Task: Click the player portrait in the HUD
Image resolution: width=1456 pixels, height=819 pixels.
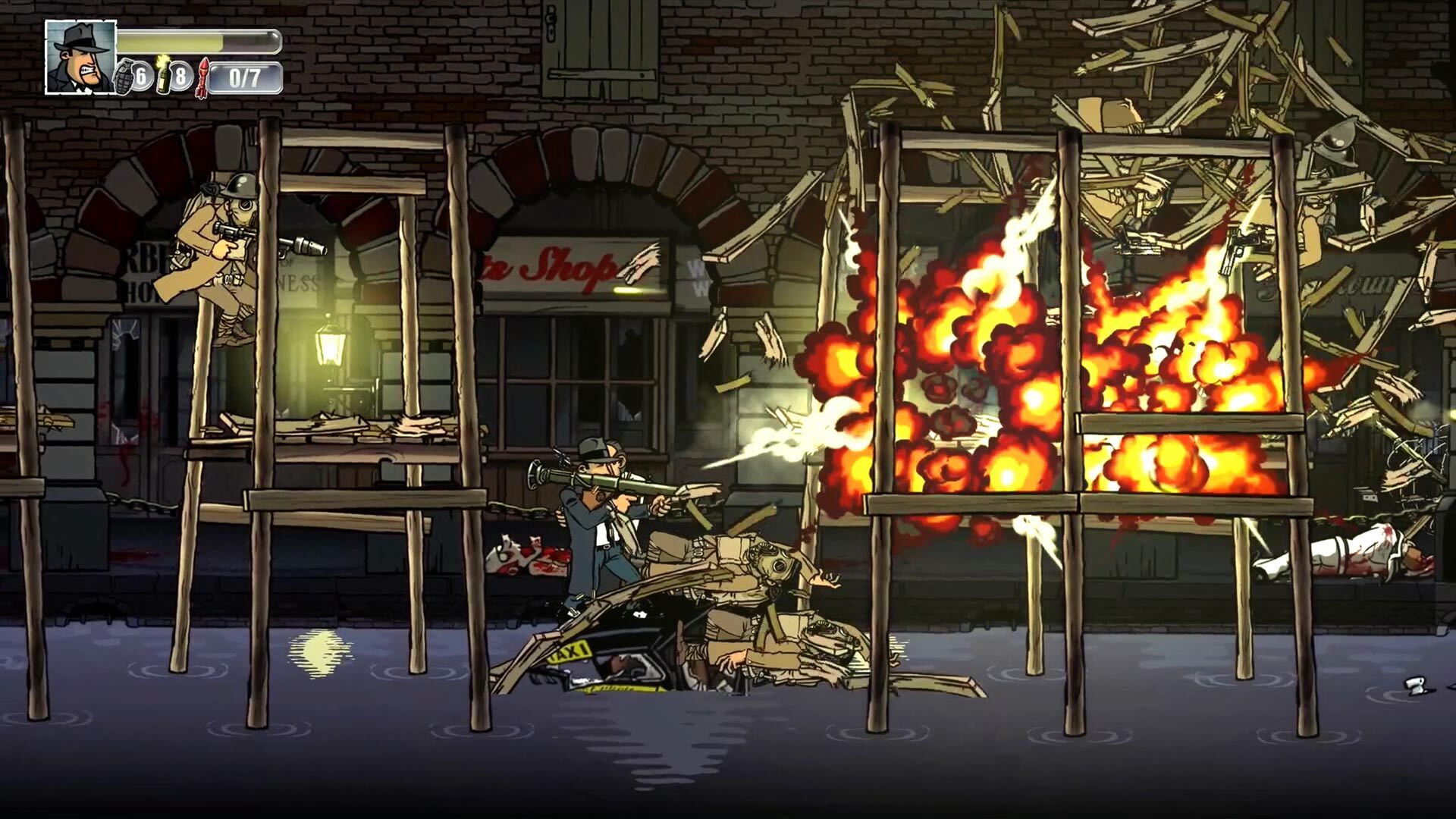Action: 80,57
